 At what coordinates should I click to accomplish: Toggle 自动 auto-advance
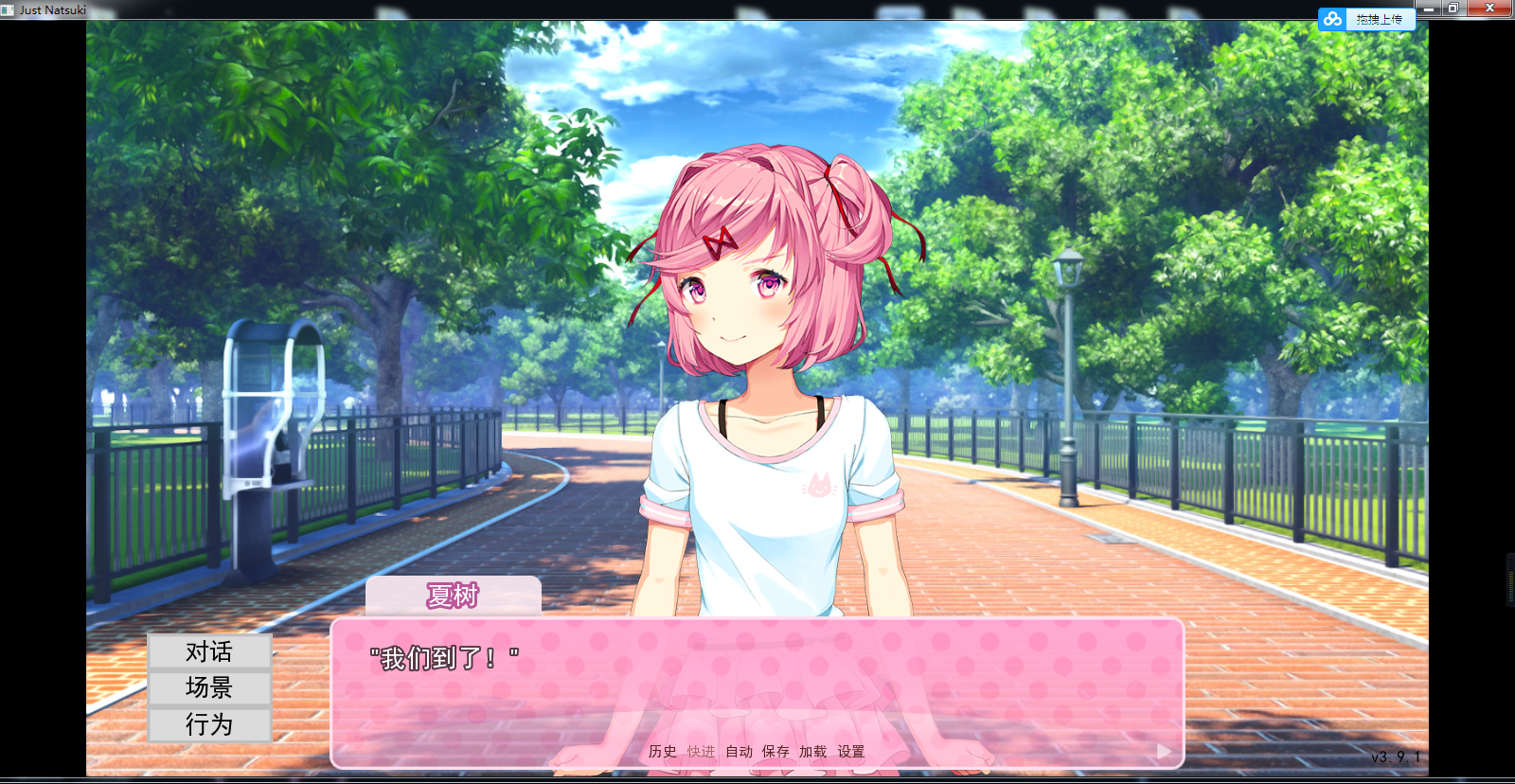click(739, 752)
